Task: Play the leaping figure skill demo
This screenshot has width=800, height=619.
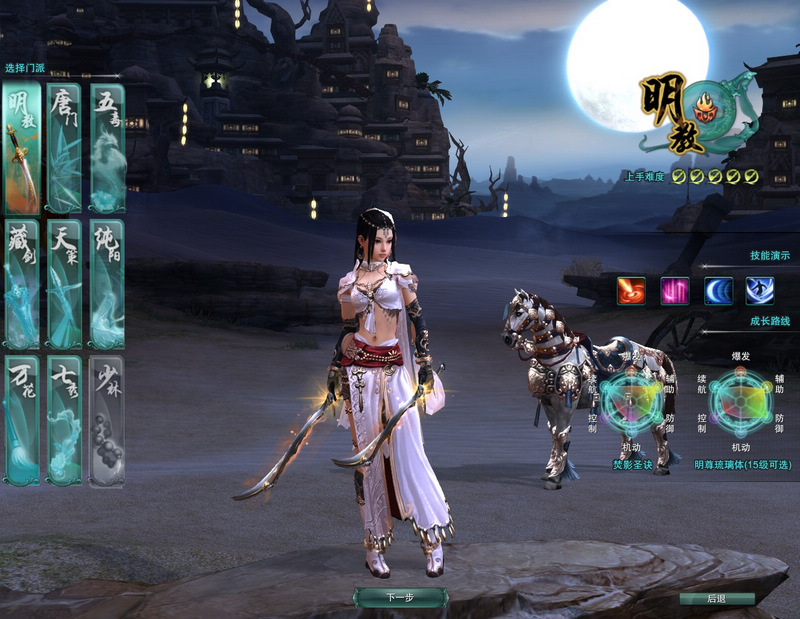Action: coord(759,291)
